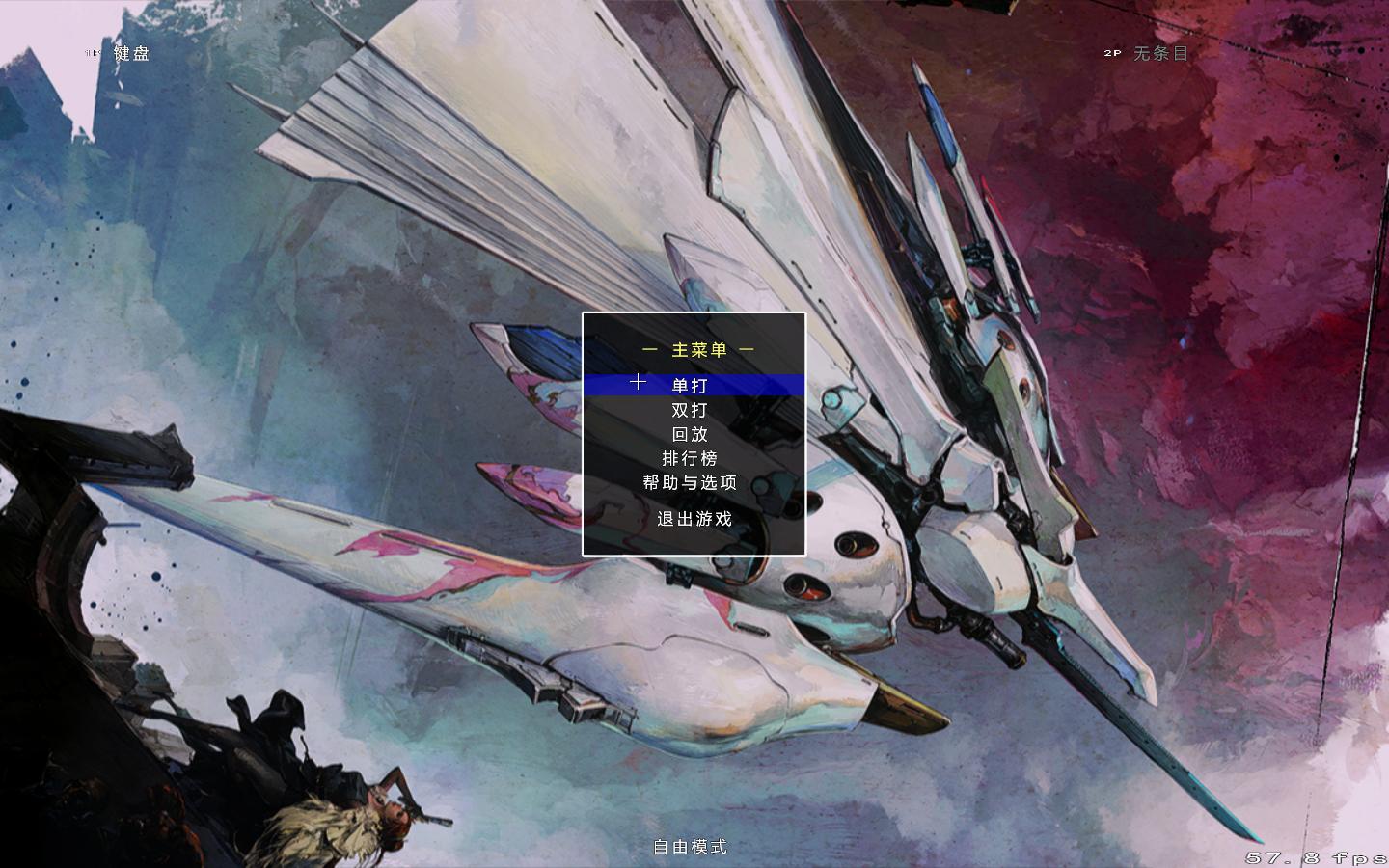Click the gap row above 退出游戏
Screen dimensions: 1389x868
click(x=696, y=502)
